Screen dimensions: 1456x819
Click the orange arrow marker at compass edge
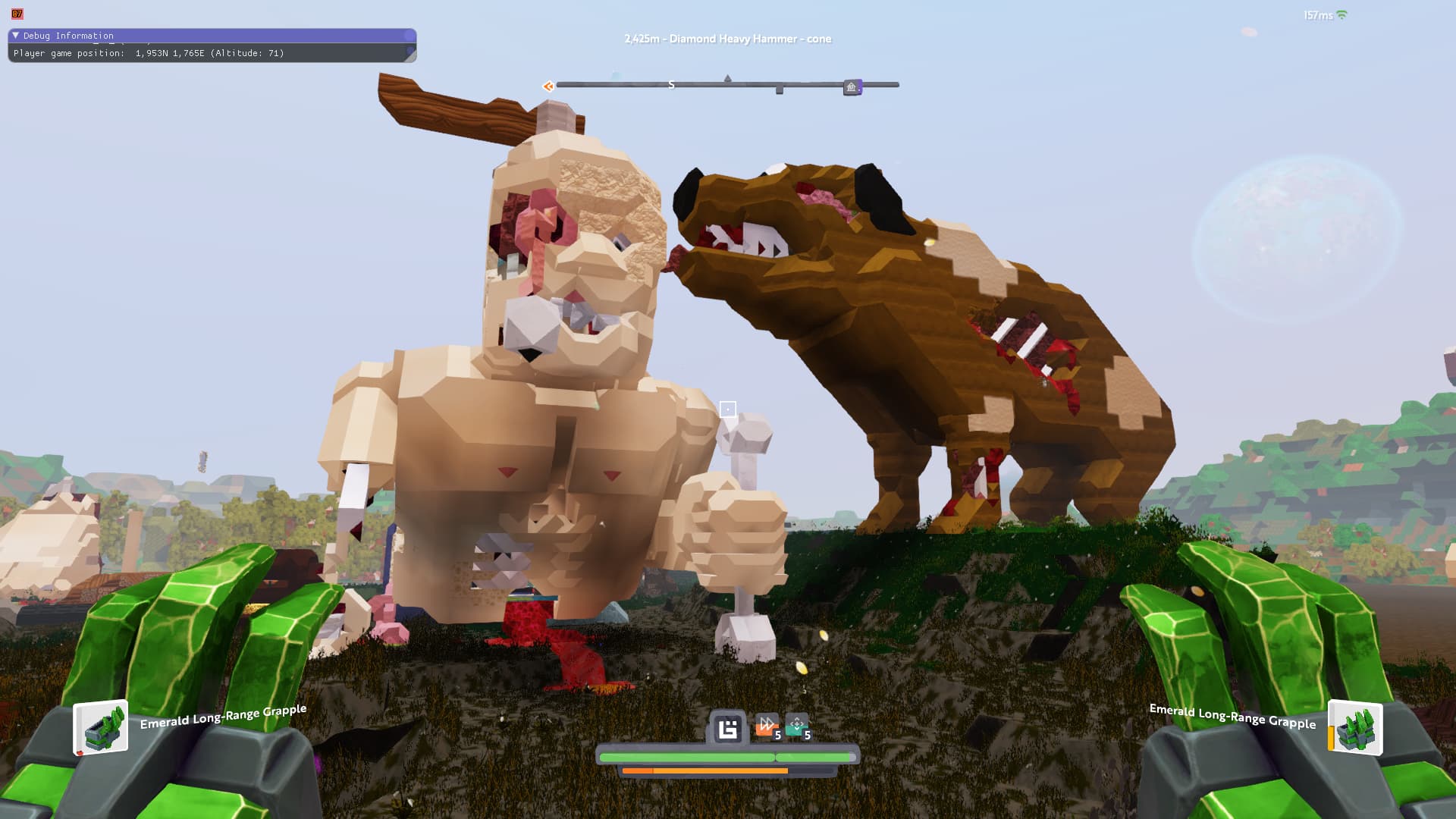coord(548,86)
